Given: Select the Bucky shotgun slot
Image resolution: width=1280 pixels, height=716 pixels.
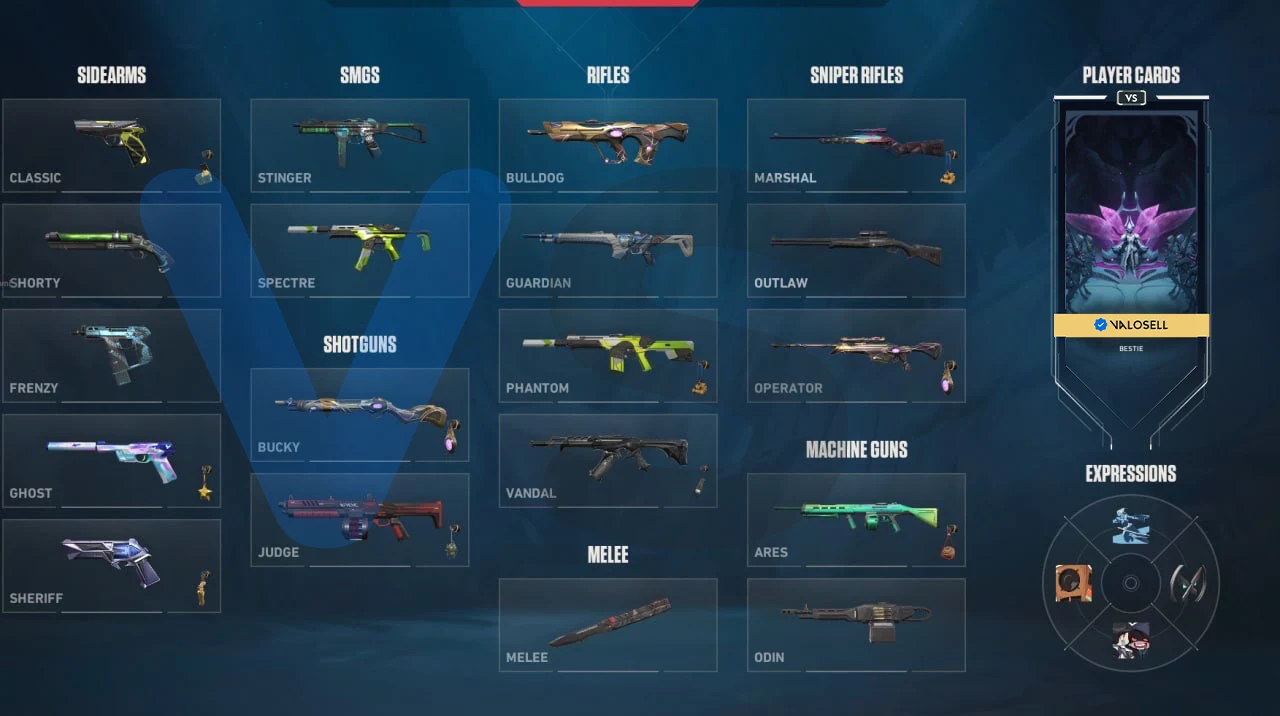Looking at the screenshot, I should pos(359,414).
